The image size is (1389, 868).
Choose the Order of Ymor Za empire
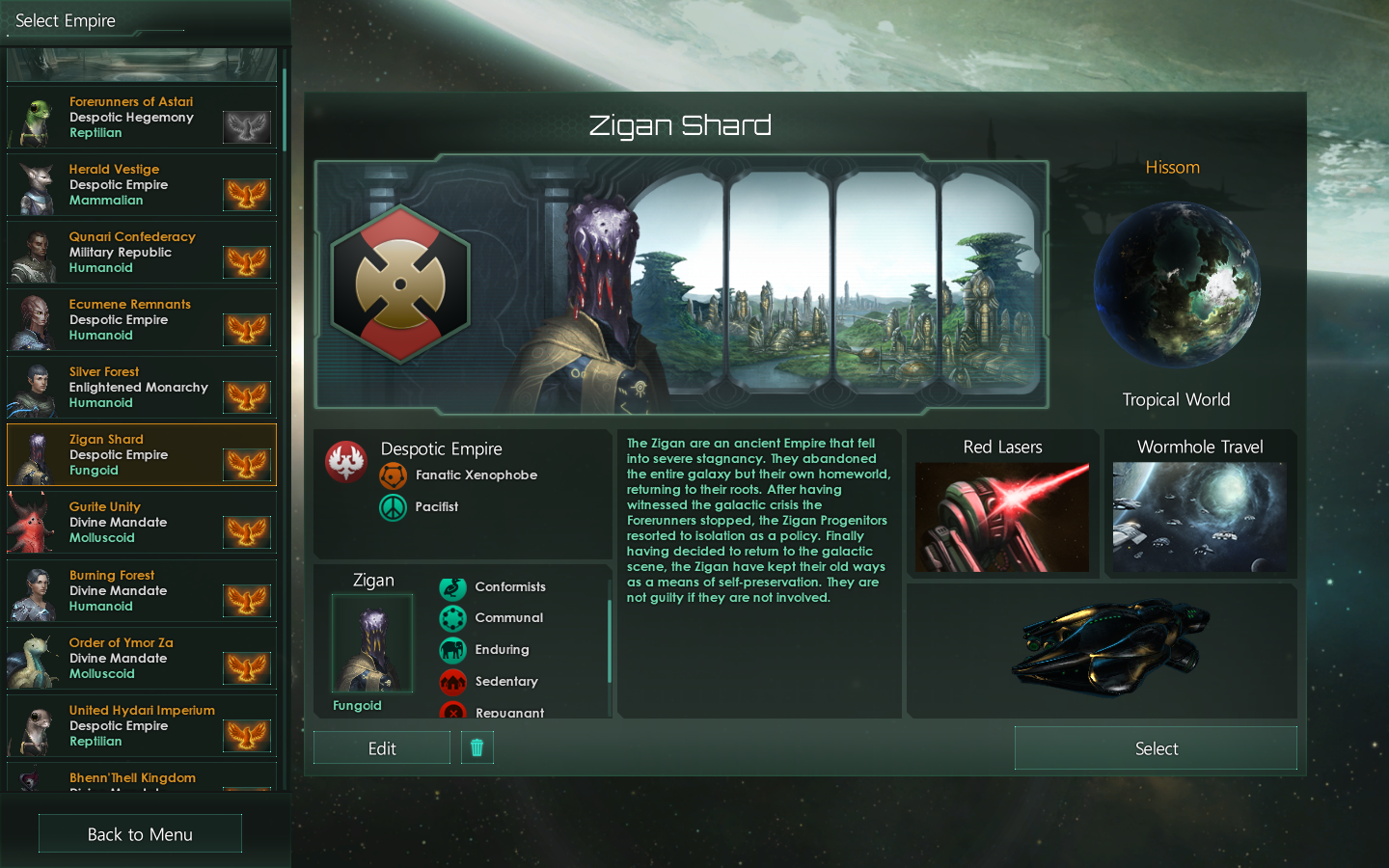pos(141,658)
